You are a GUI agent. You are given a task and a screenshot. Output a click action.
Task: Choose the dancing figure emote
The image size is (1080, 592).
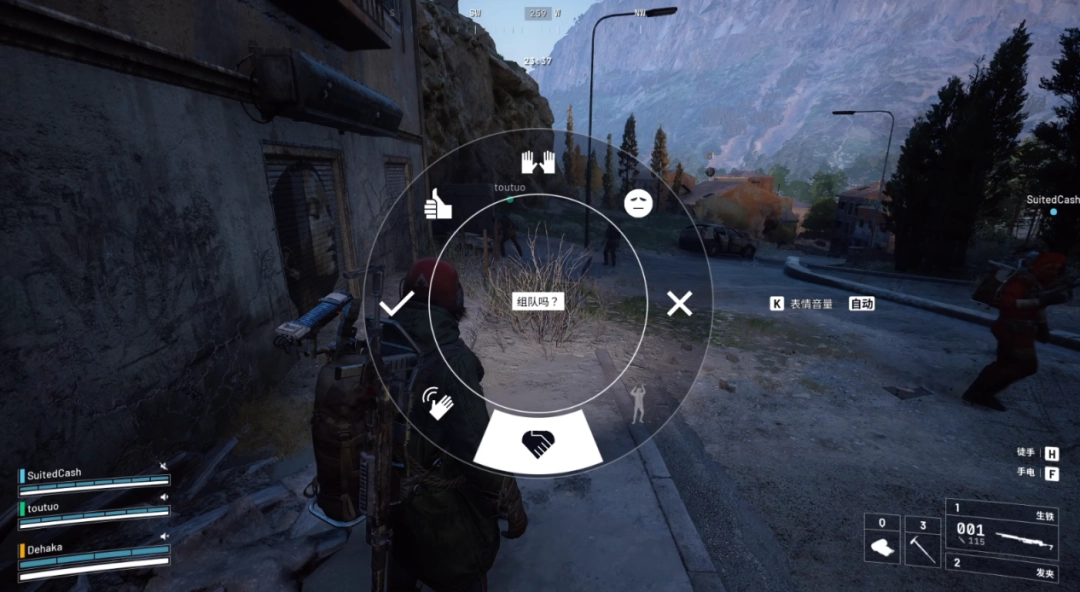coord(638,401)
